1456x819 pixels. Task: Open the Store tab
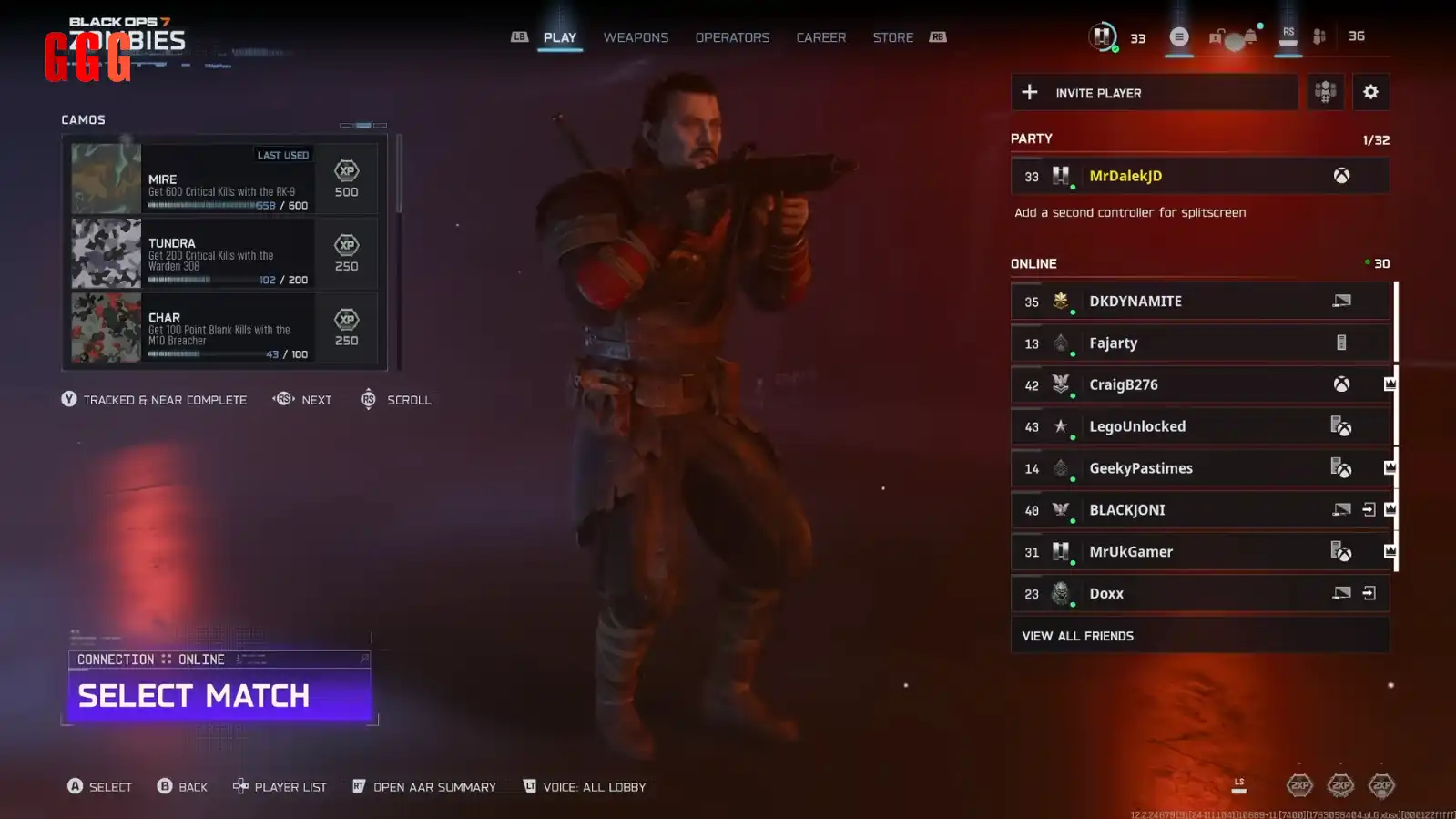[x=892, y=37]
